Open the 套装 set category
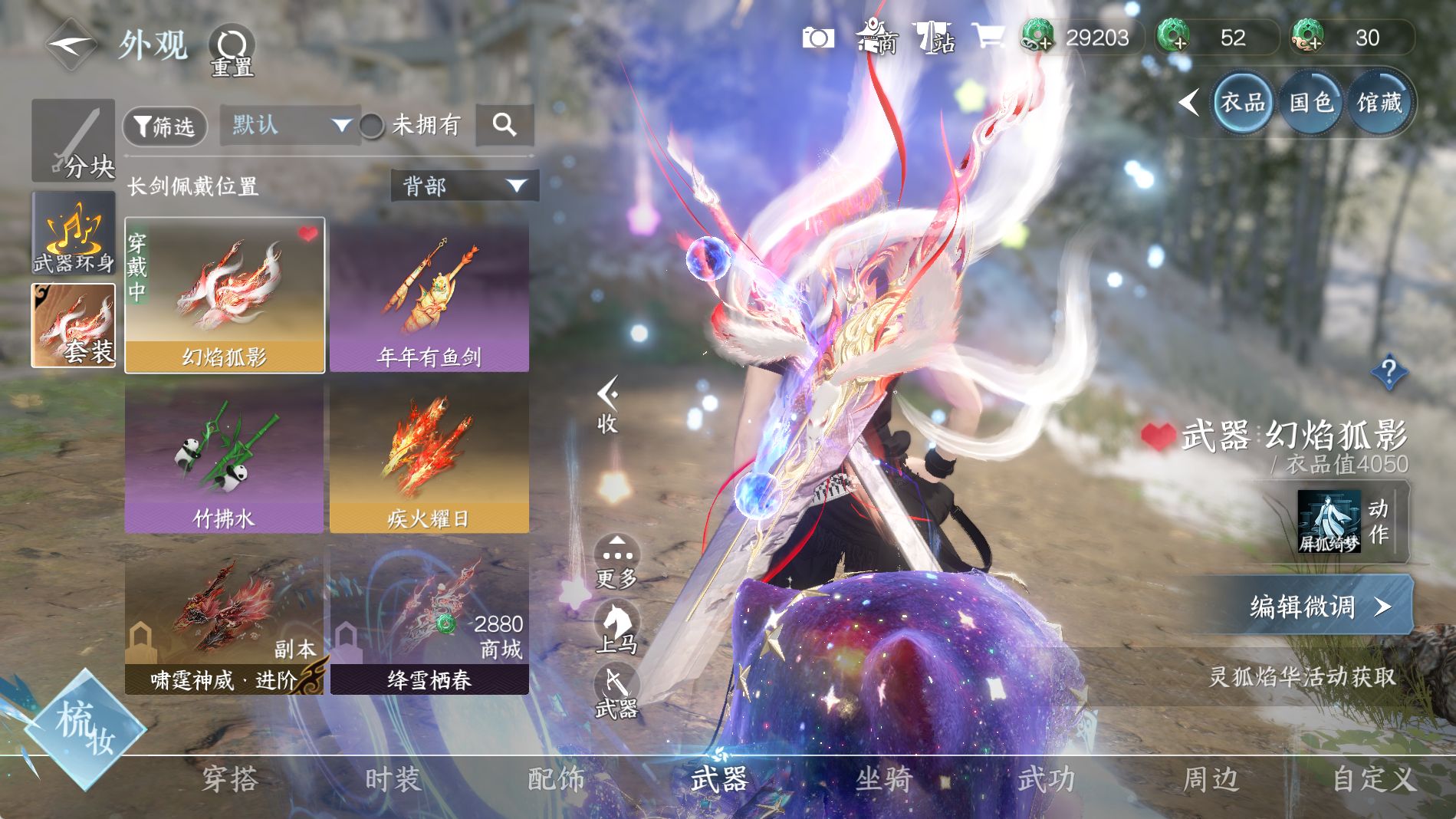The image size is (1456, 819). [x=74, y=325]
